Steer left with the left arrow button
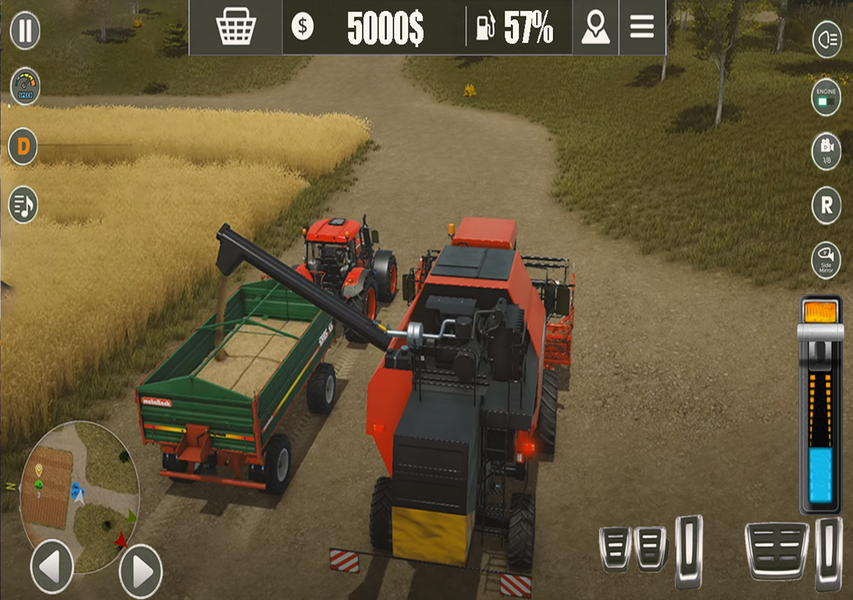 (x=52, y=569)
